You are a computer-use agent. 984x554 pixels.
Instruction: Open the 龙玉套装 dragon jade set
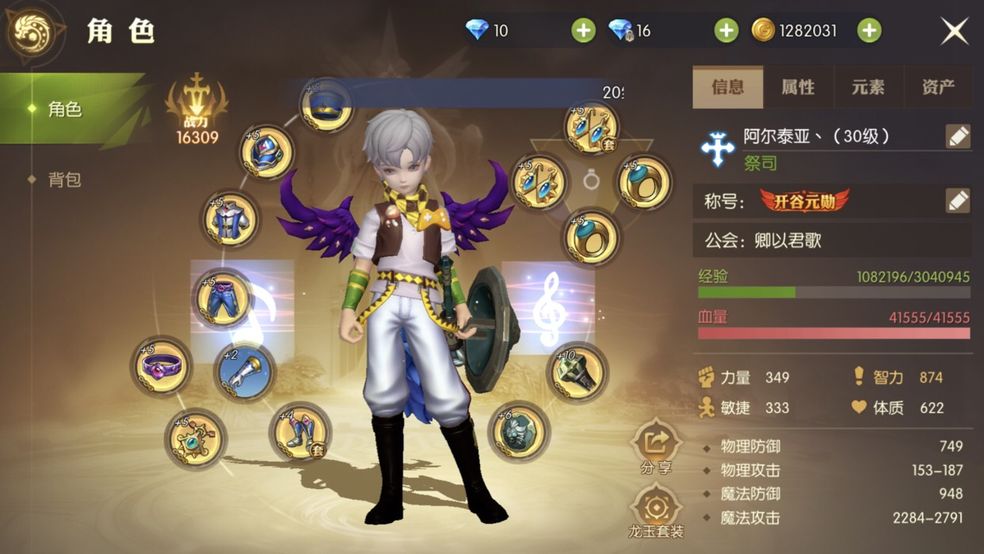[x=657, y=510]
